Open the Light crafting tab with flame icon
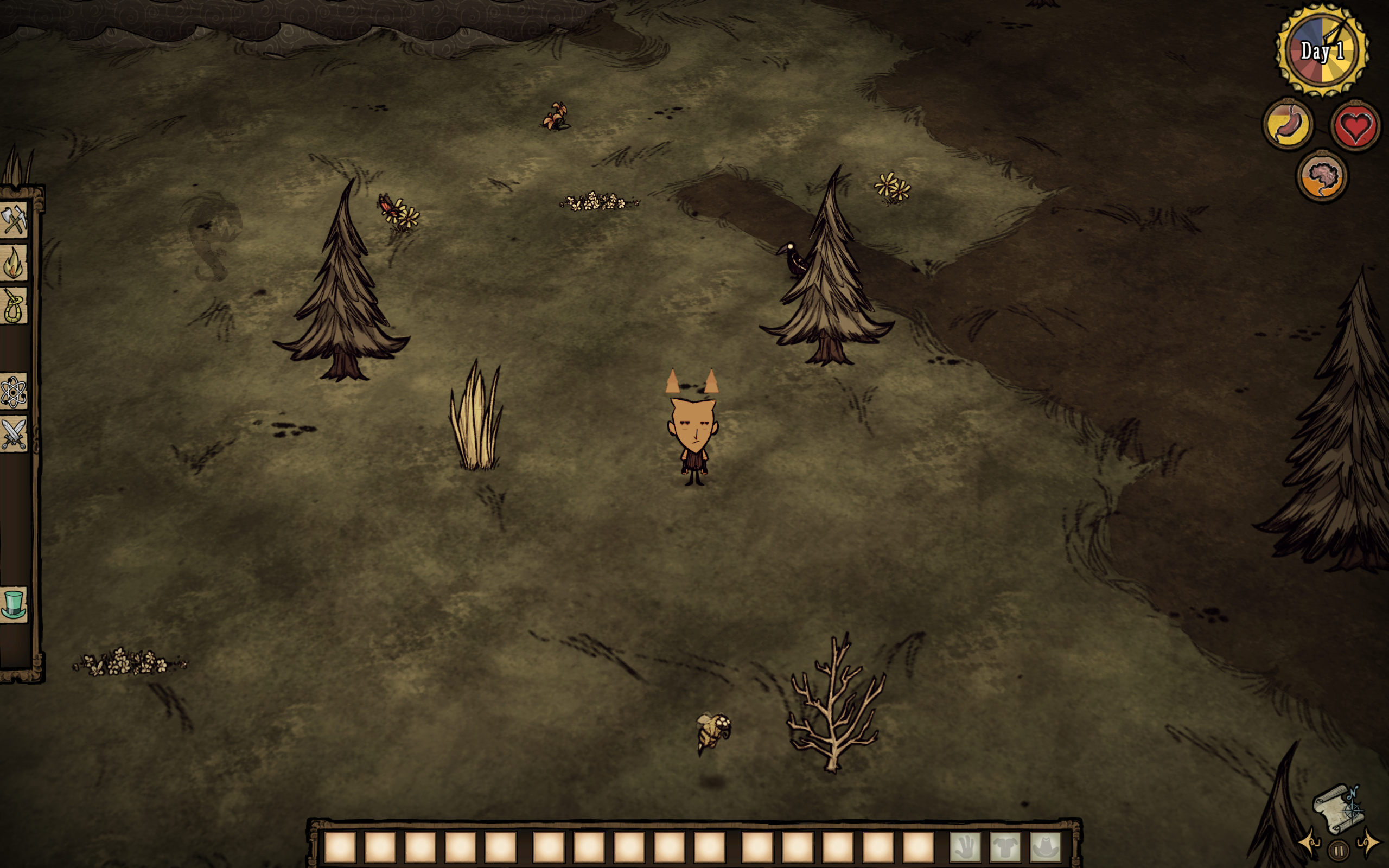 coord(14,263)
